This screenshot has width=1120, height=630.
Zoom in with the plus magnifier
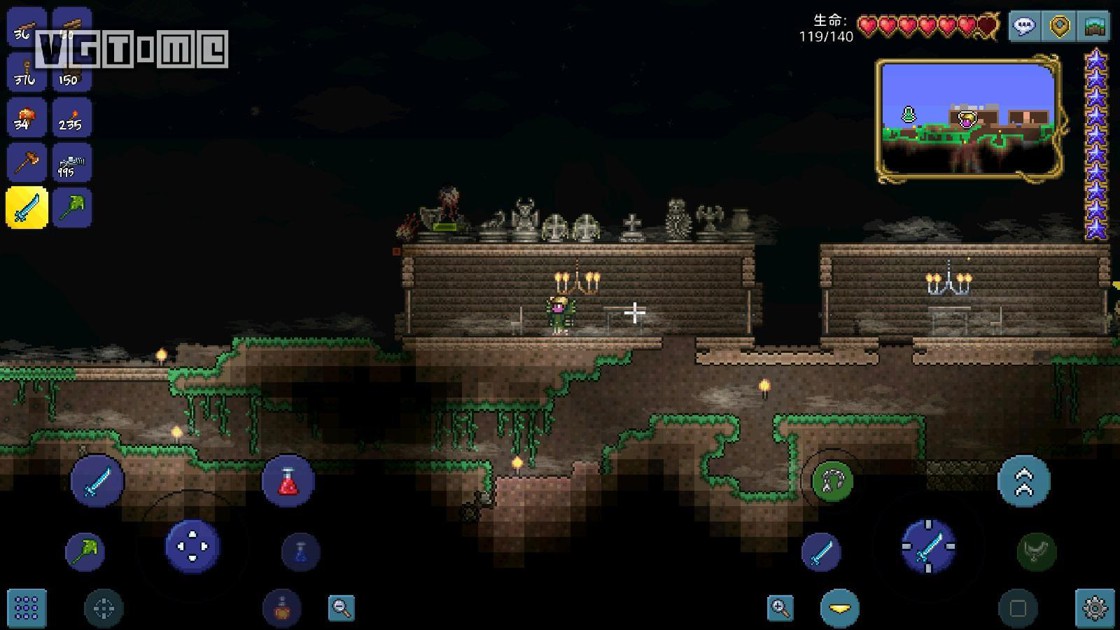pos(781,607)
